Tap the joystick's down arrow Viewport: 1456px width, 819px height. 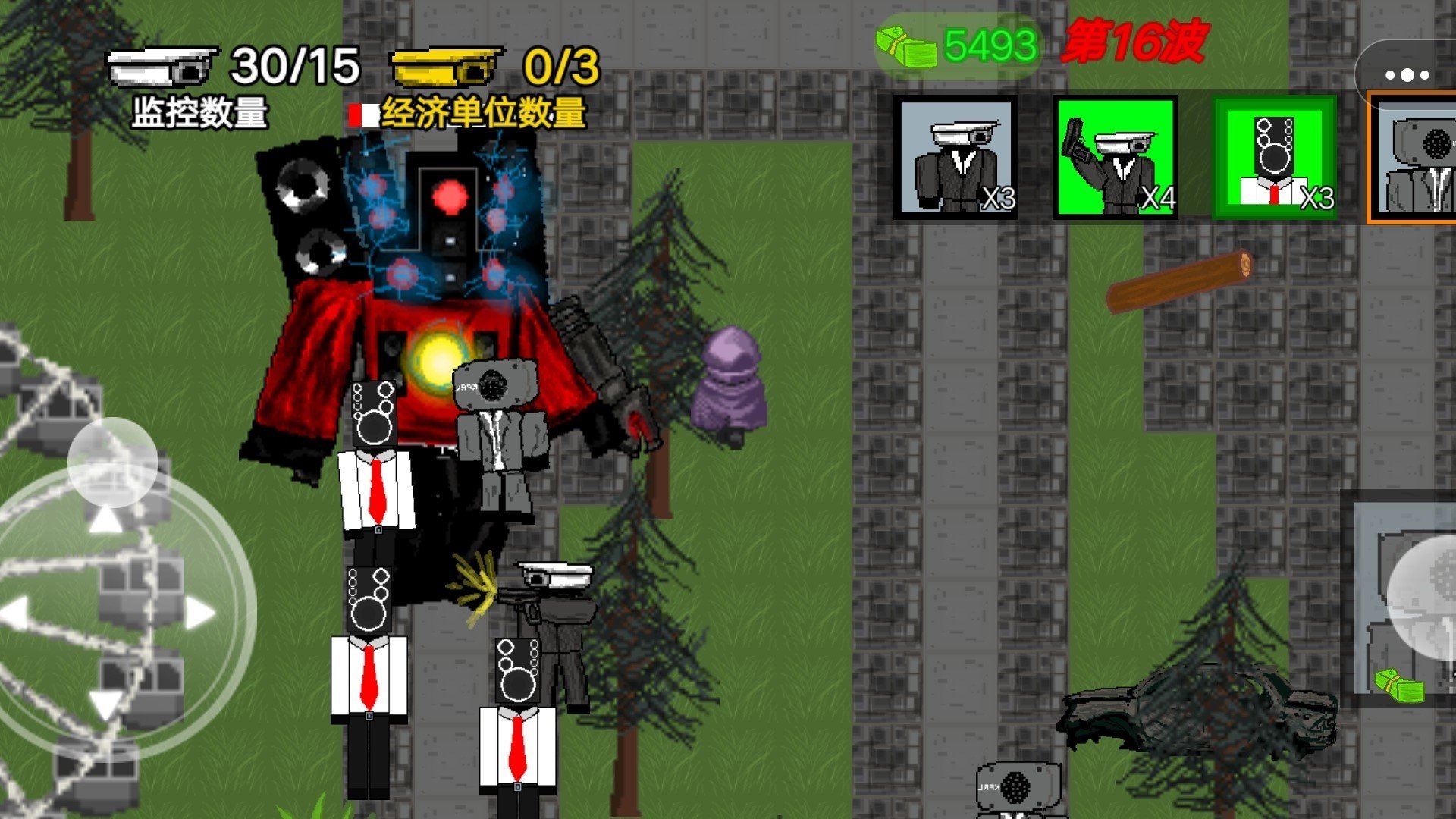105,704
